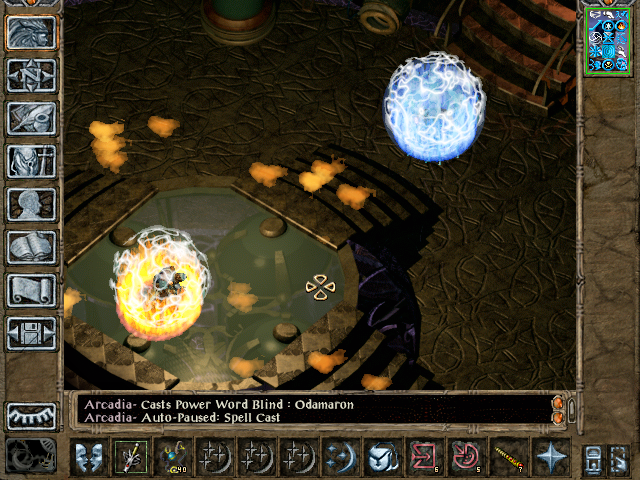The height and width of the screenshot is (480, 640).
Task: Select the highlighted melee weapon slot
Action: [x=130, y=456]
